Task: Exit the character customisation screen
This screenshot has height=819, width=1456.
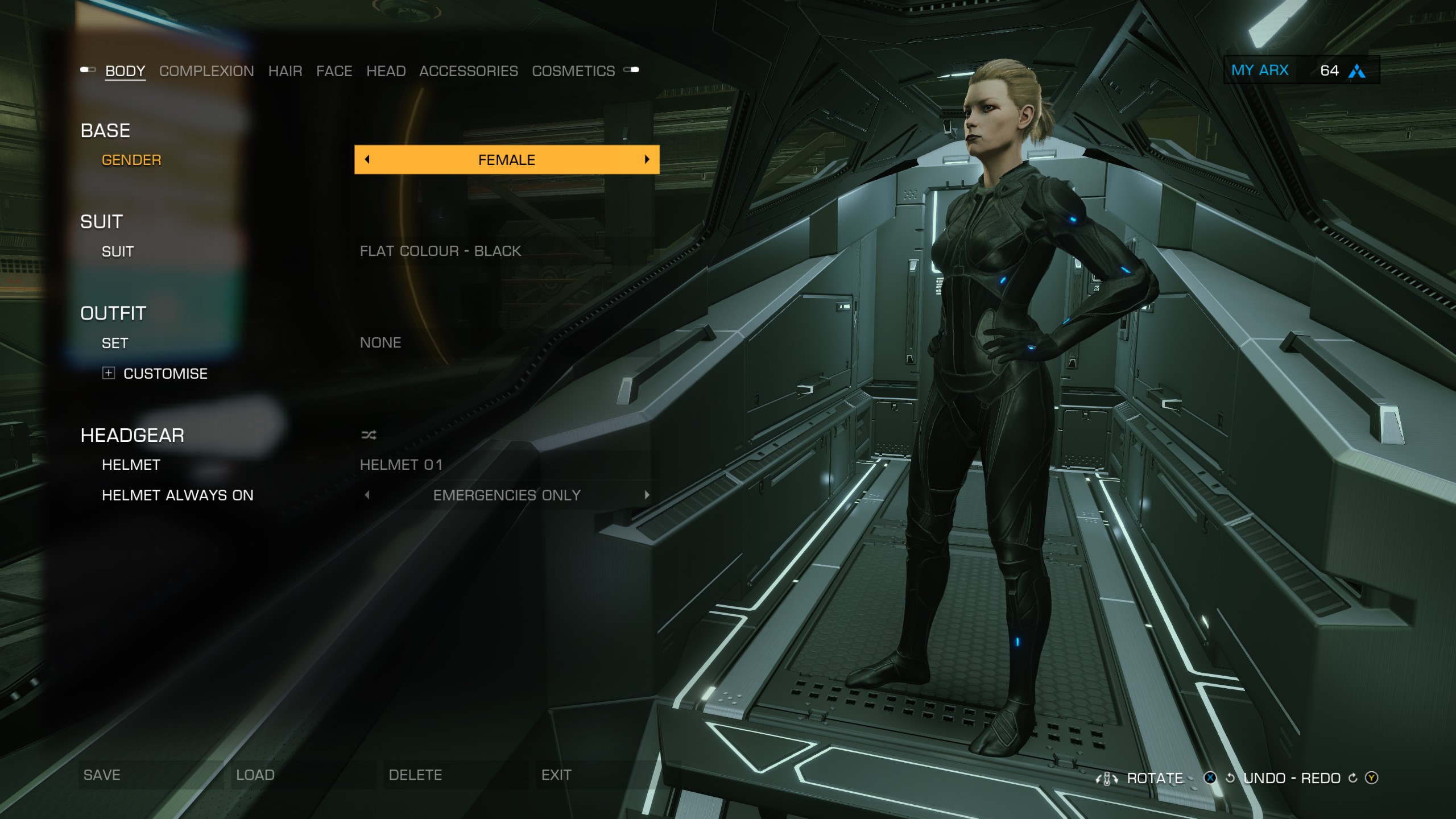Action: (x=556, y=775)
